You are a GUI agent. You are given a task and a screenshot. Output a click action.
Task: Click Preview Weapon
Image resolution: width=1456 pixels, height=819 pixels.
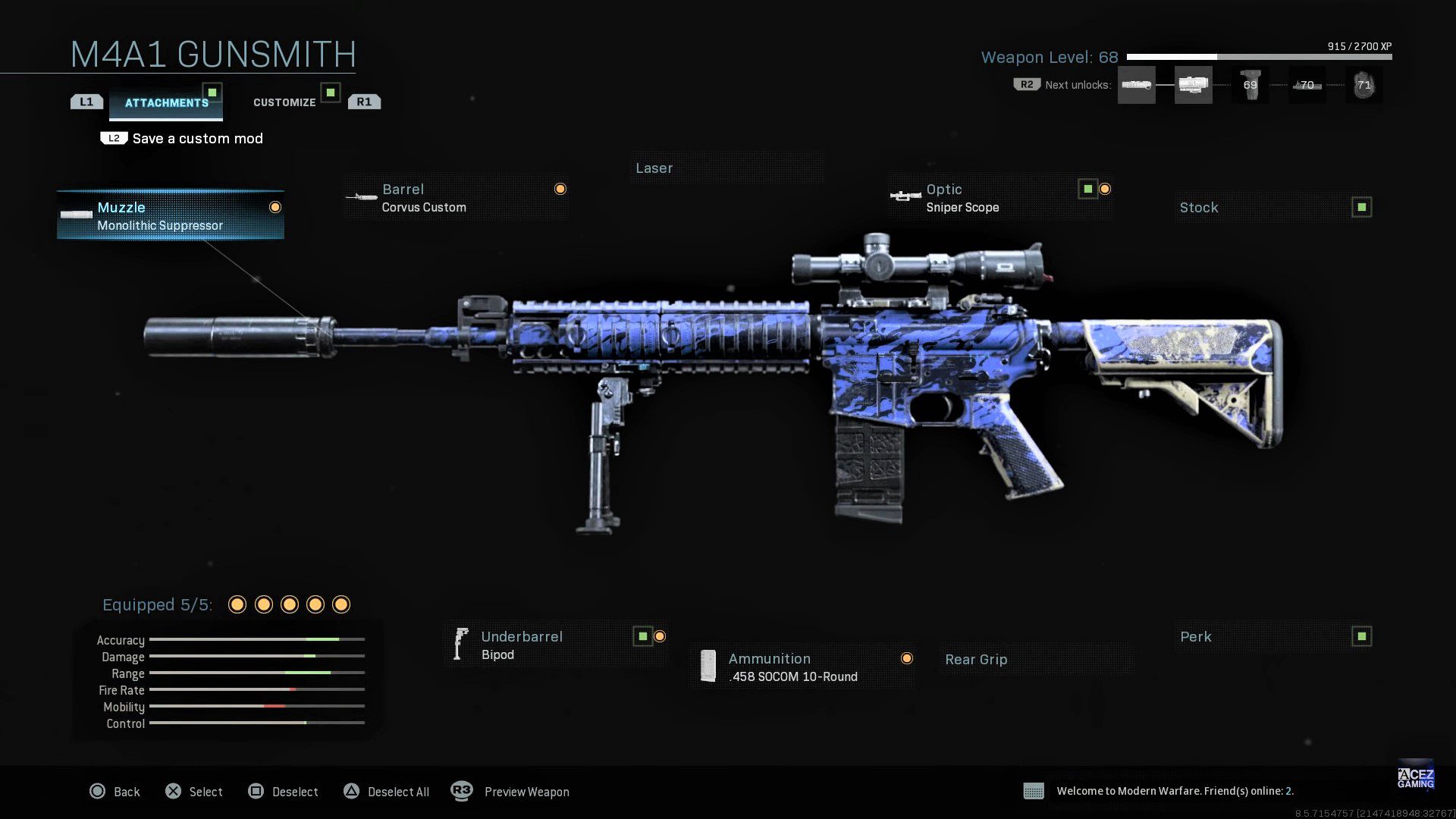tap(510, 792)
